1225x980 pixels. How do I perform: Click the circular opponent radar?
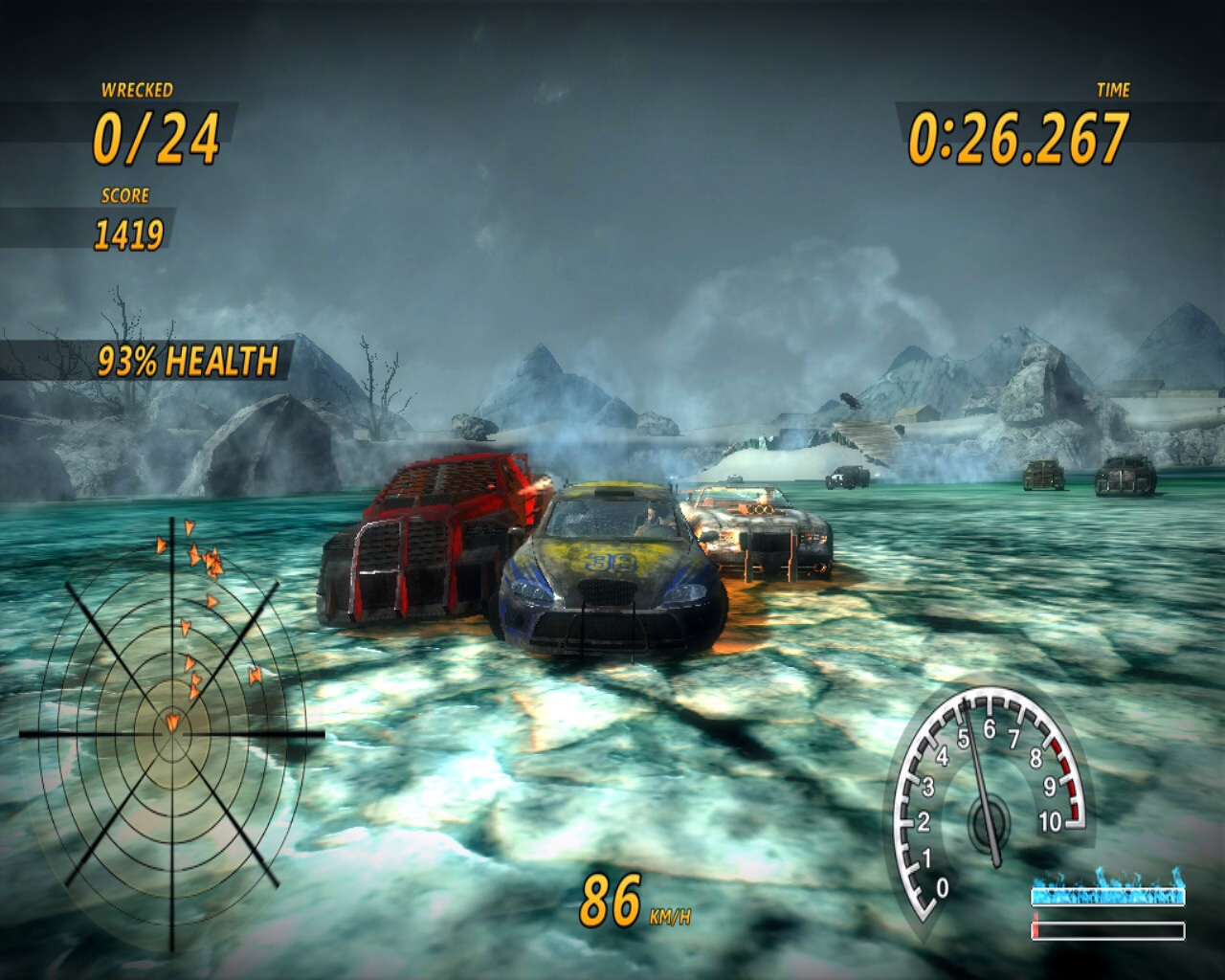(172, 731)
